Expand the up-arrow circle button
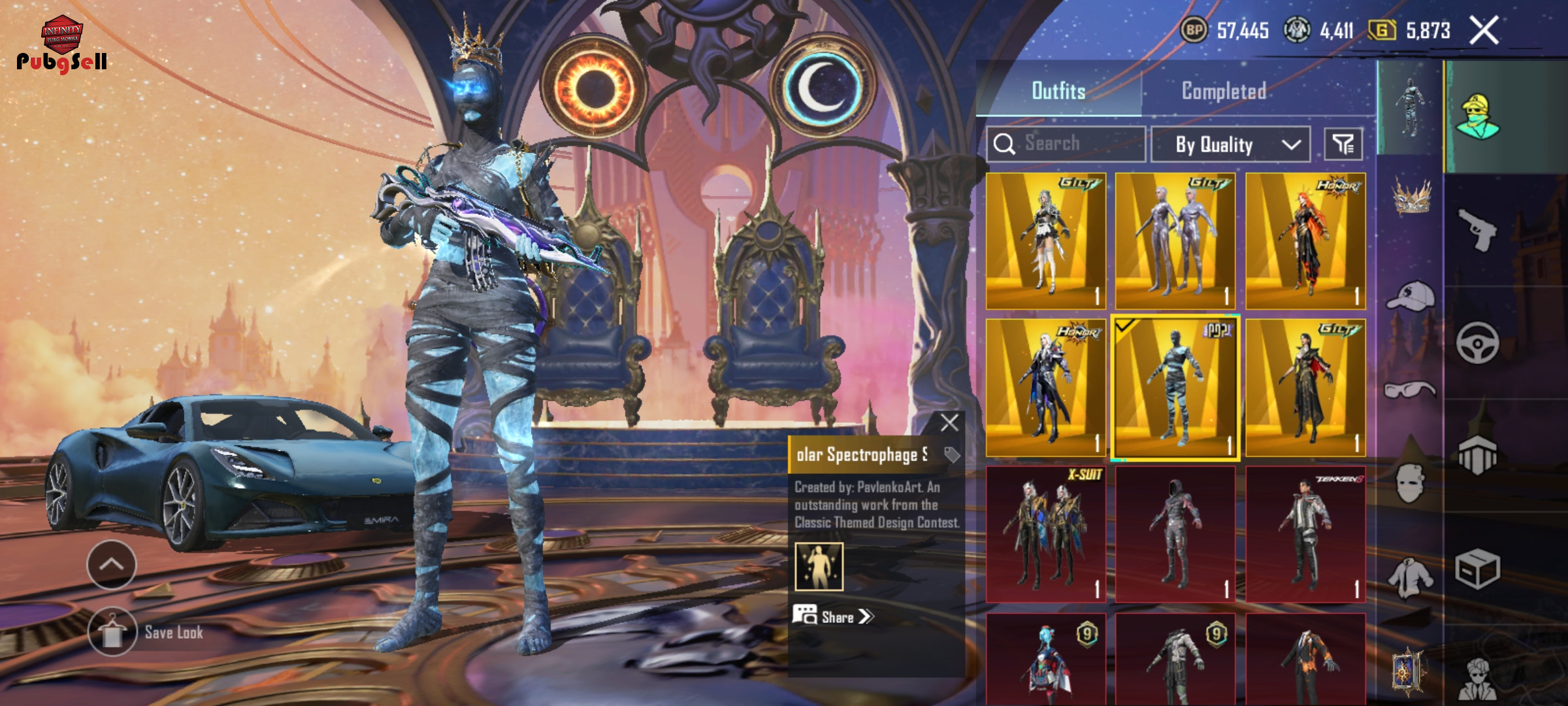1568x706 pixels. (112, 564)
